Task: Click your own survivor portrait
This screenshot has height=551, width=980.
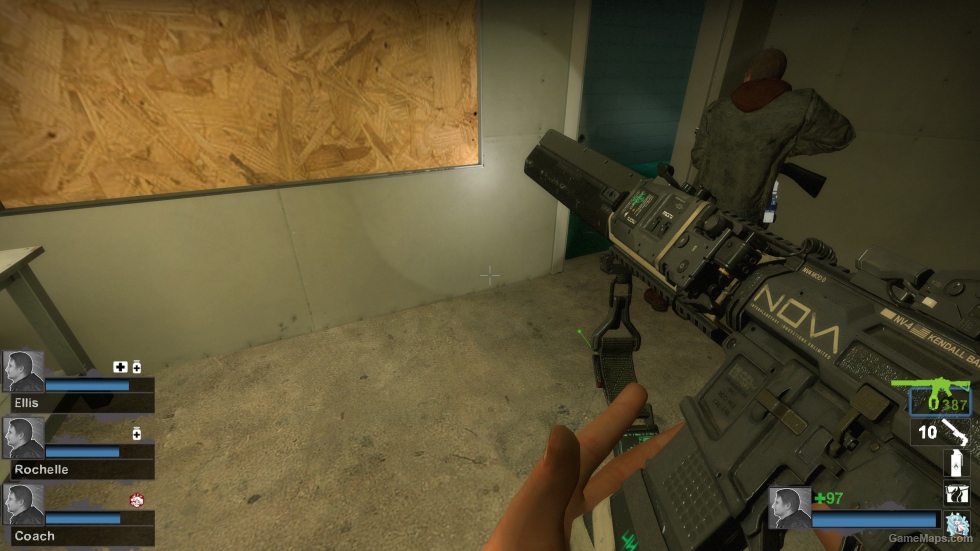Action: click(x=789, y=507)
